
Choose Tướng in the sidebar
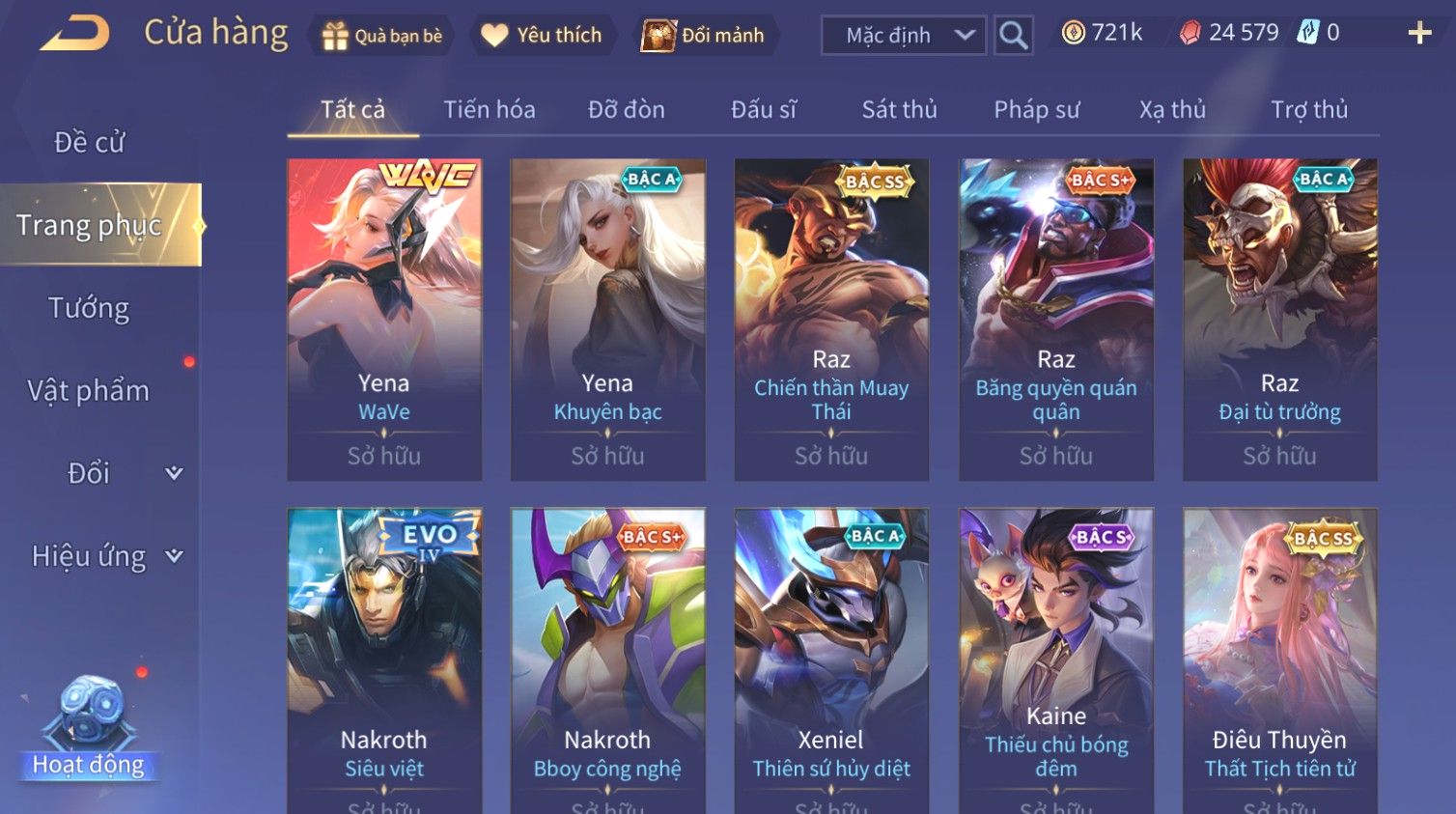coord(89,308)
